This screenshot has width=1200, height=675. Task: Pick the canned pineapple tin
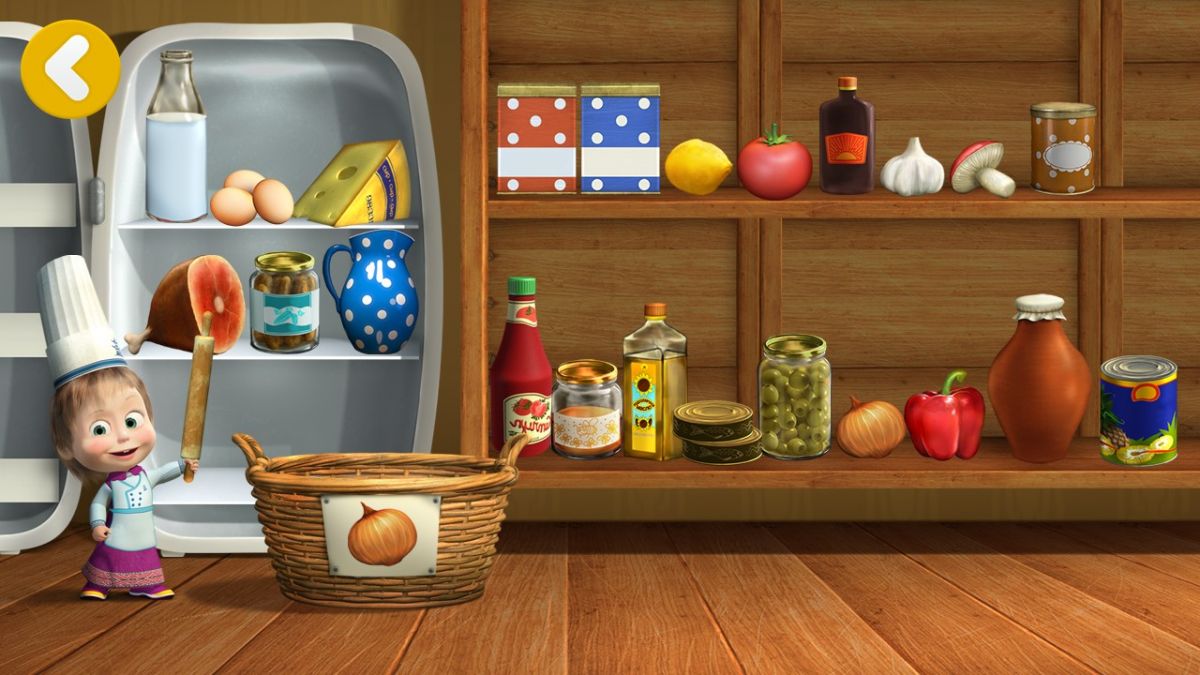tap(1138, 411)
